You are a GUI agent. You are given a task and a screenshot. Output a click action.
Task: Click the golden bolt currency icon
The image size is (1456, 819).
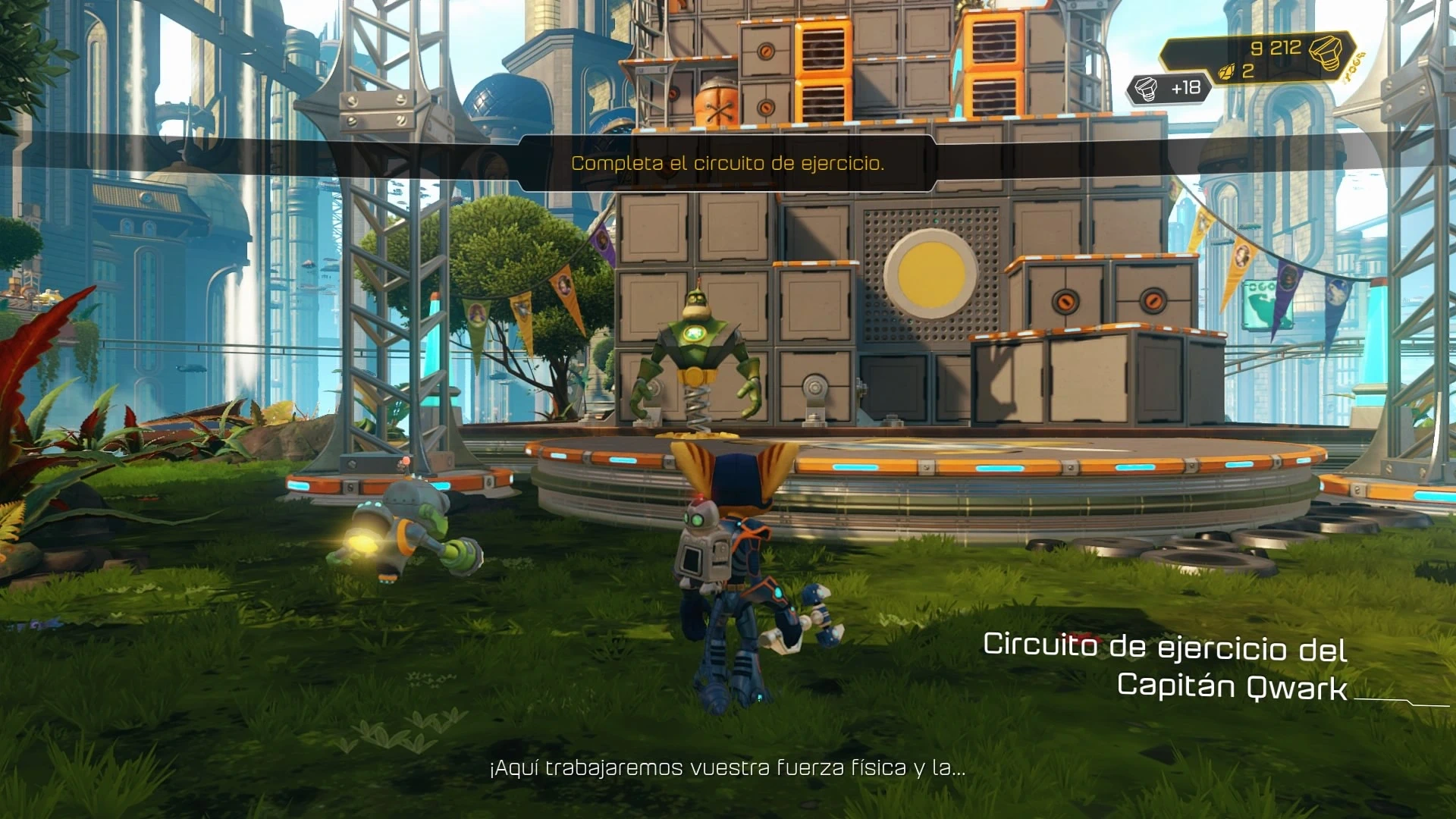tap(1326, 52)
